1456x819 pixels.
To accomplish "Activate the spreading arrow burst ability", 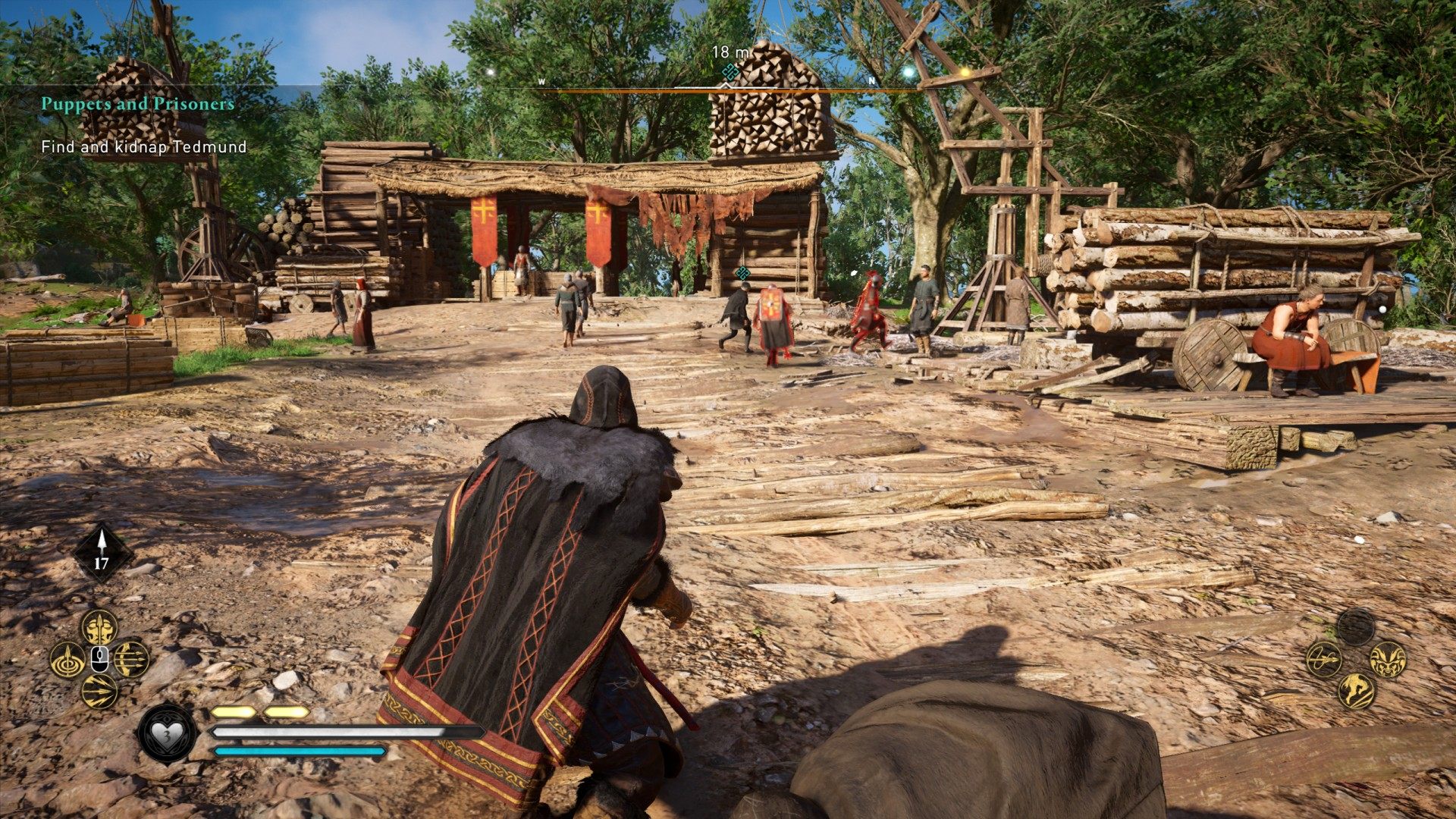I will click(99, 691).
